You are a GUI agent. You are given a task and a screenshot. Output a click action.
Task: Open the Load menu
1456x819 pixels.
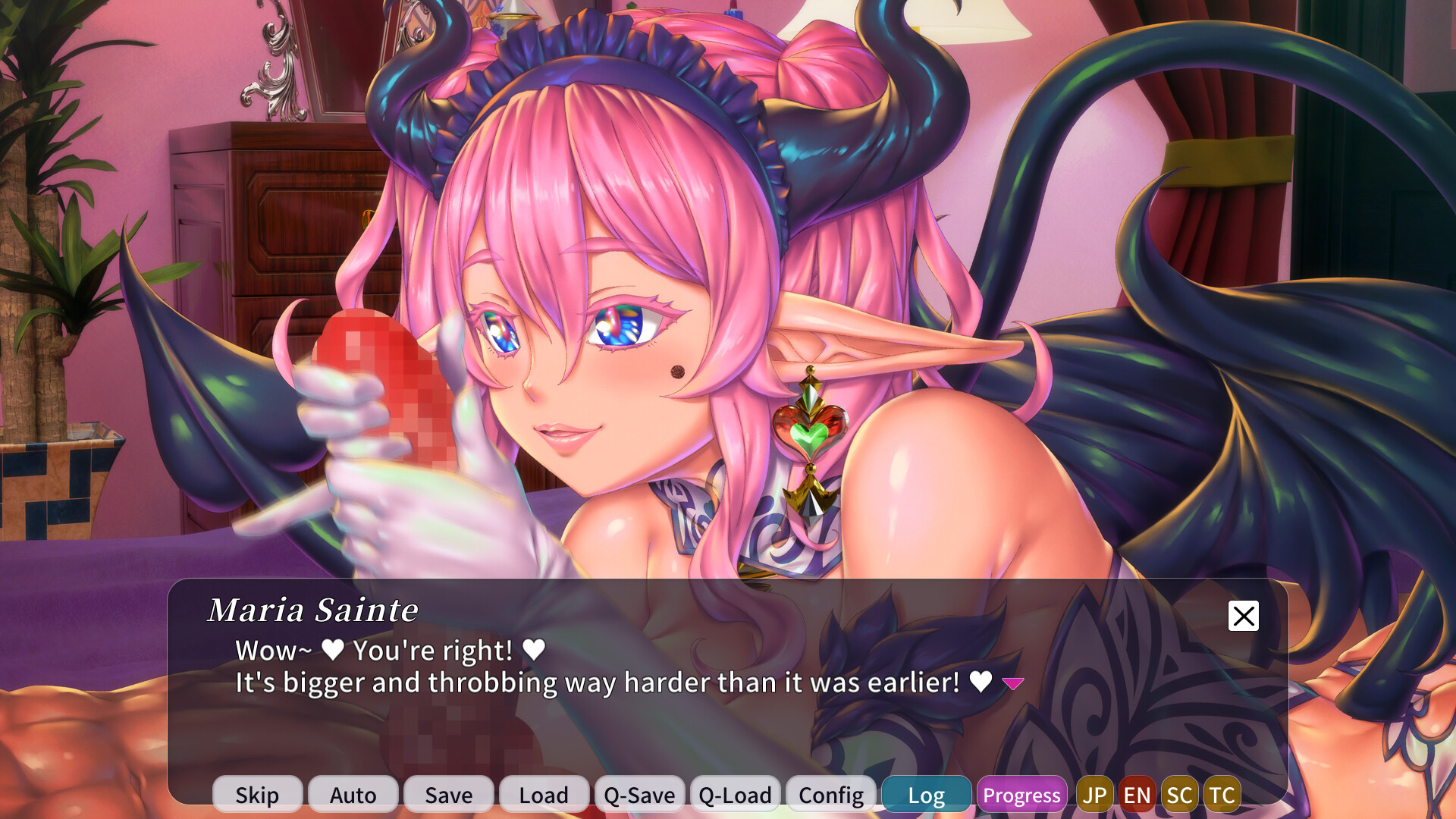click(x=543, y=795)
